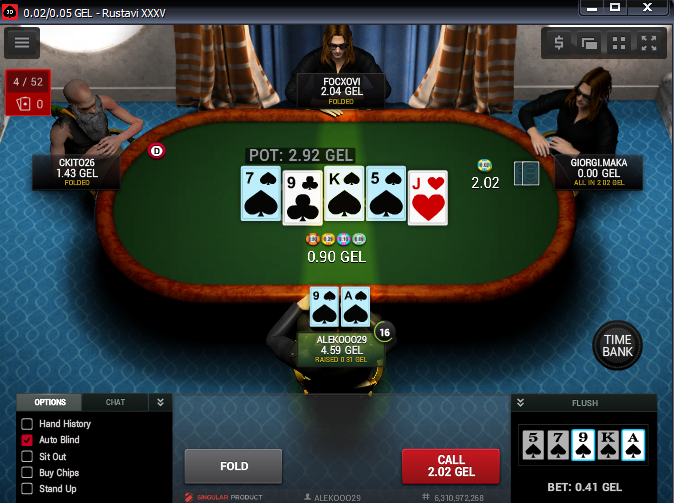The image size is (674, 503).
Task: Select the Options tab
Action: (x=50, y=402)
